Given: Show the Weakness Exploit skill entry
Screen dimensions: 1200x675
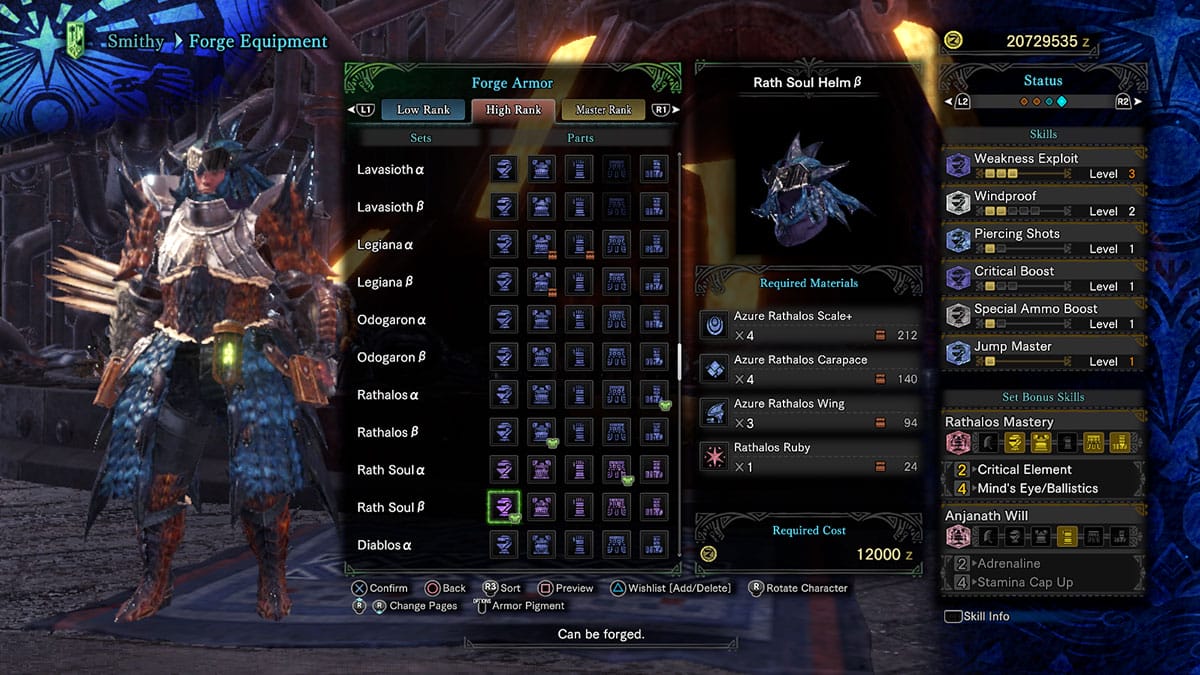Looking at the screenshot, I should pos(1042,165).
